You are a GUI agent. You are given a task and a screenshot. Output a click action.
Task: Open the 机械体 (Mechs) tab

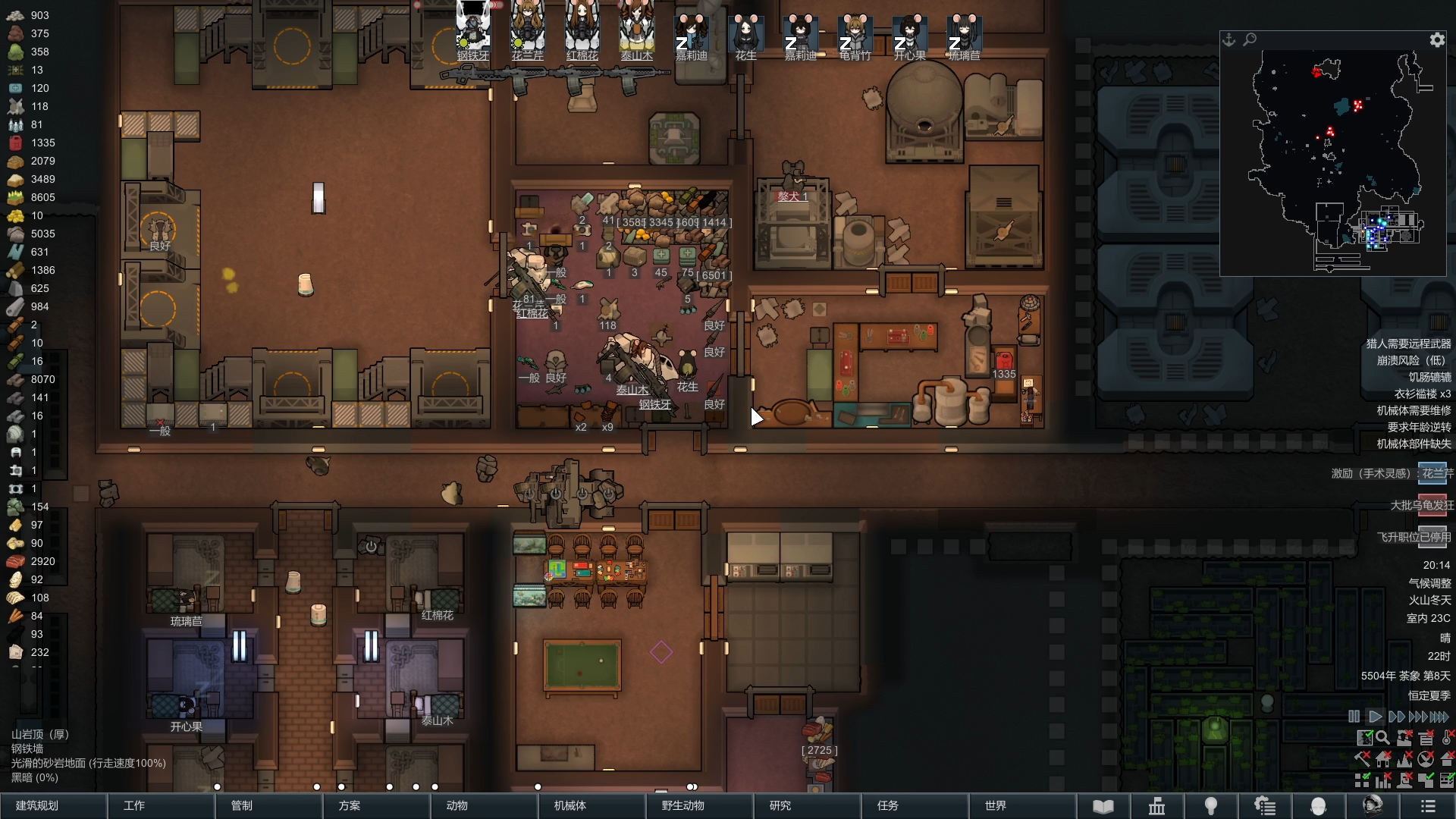pos(591,805)
